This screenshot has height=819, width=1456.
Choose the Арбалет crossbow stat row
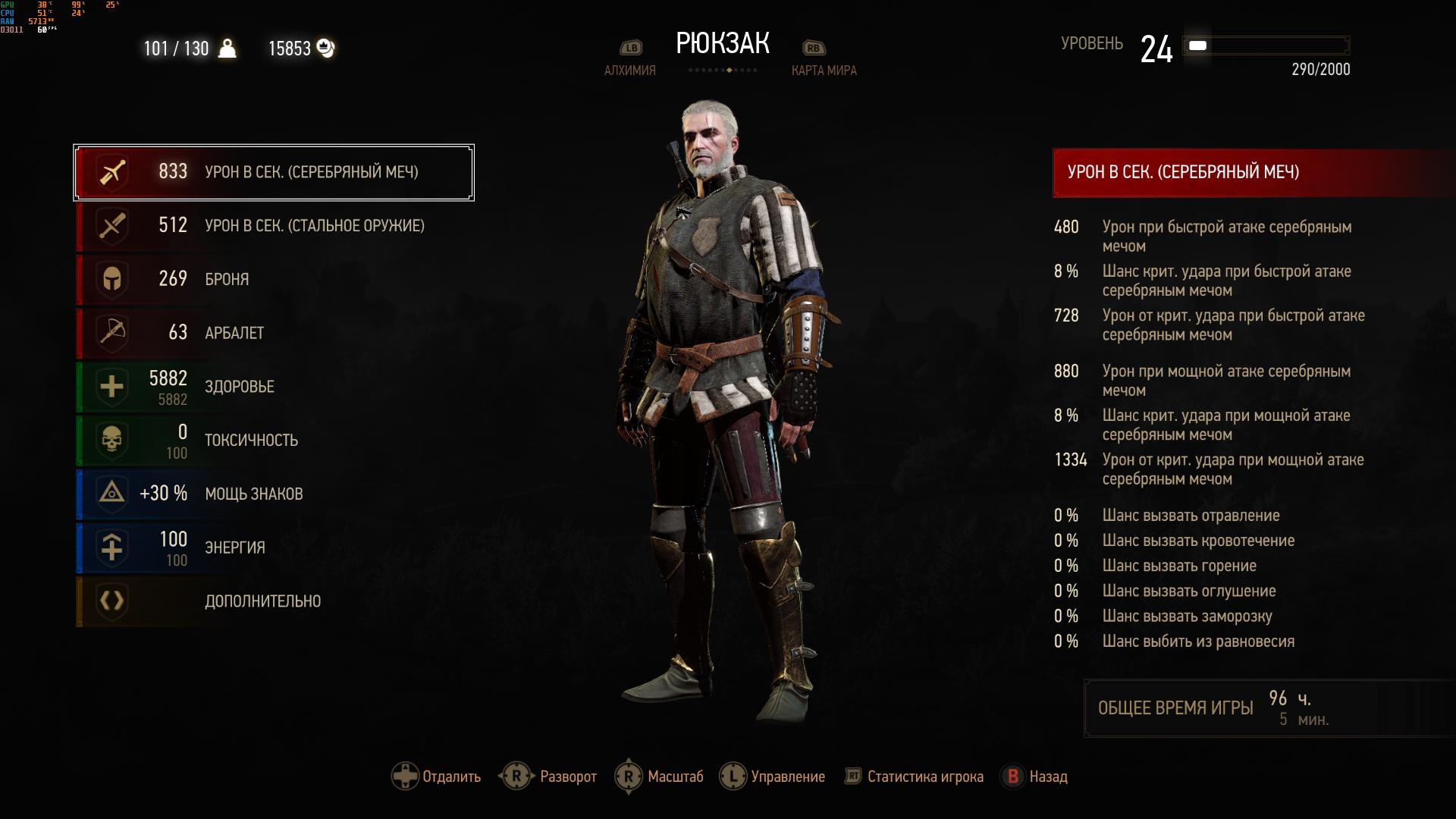pos(273,333)
